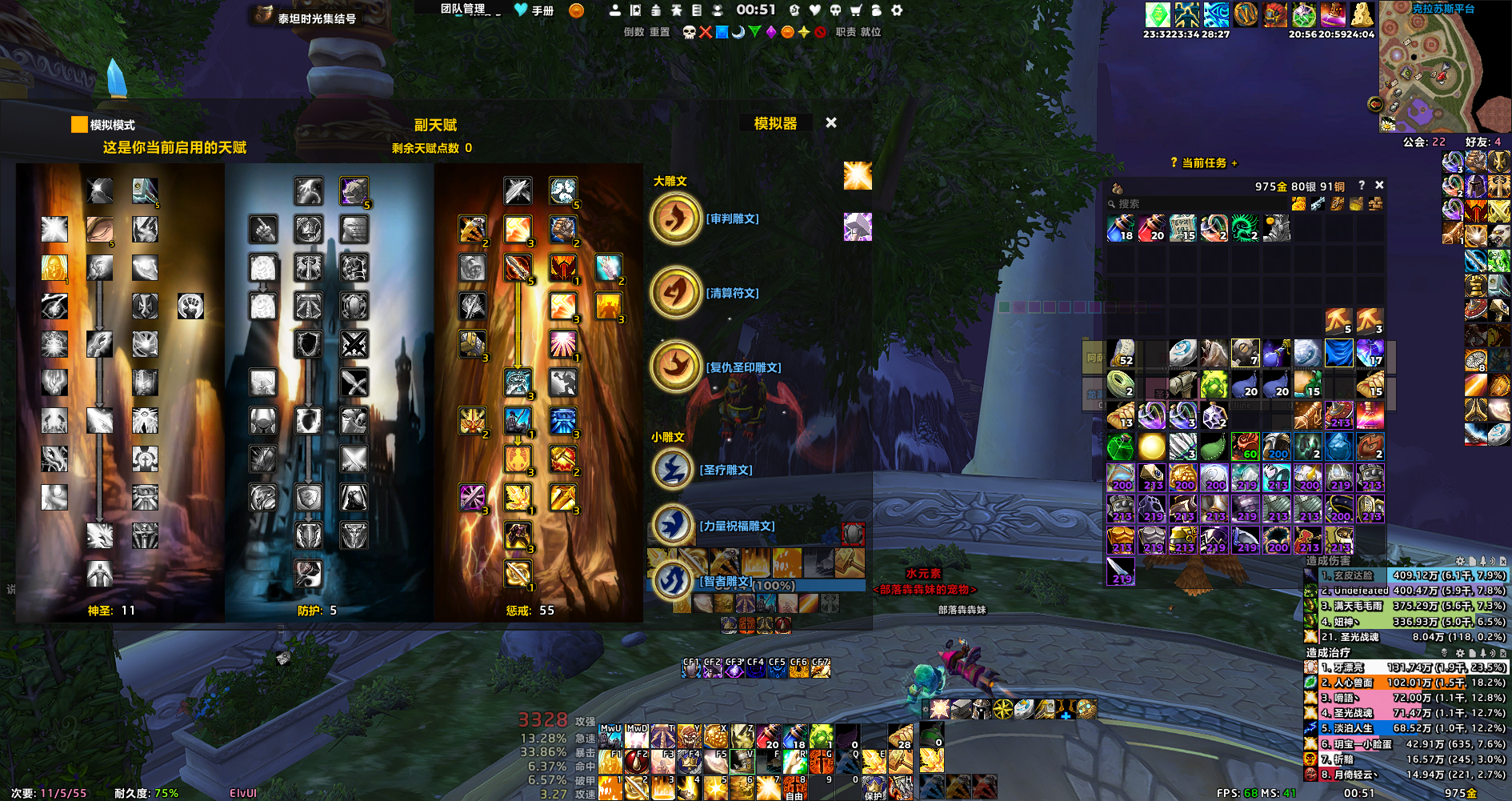Open the 团队管理 raid management panel

[463, 10]
